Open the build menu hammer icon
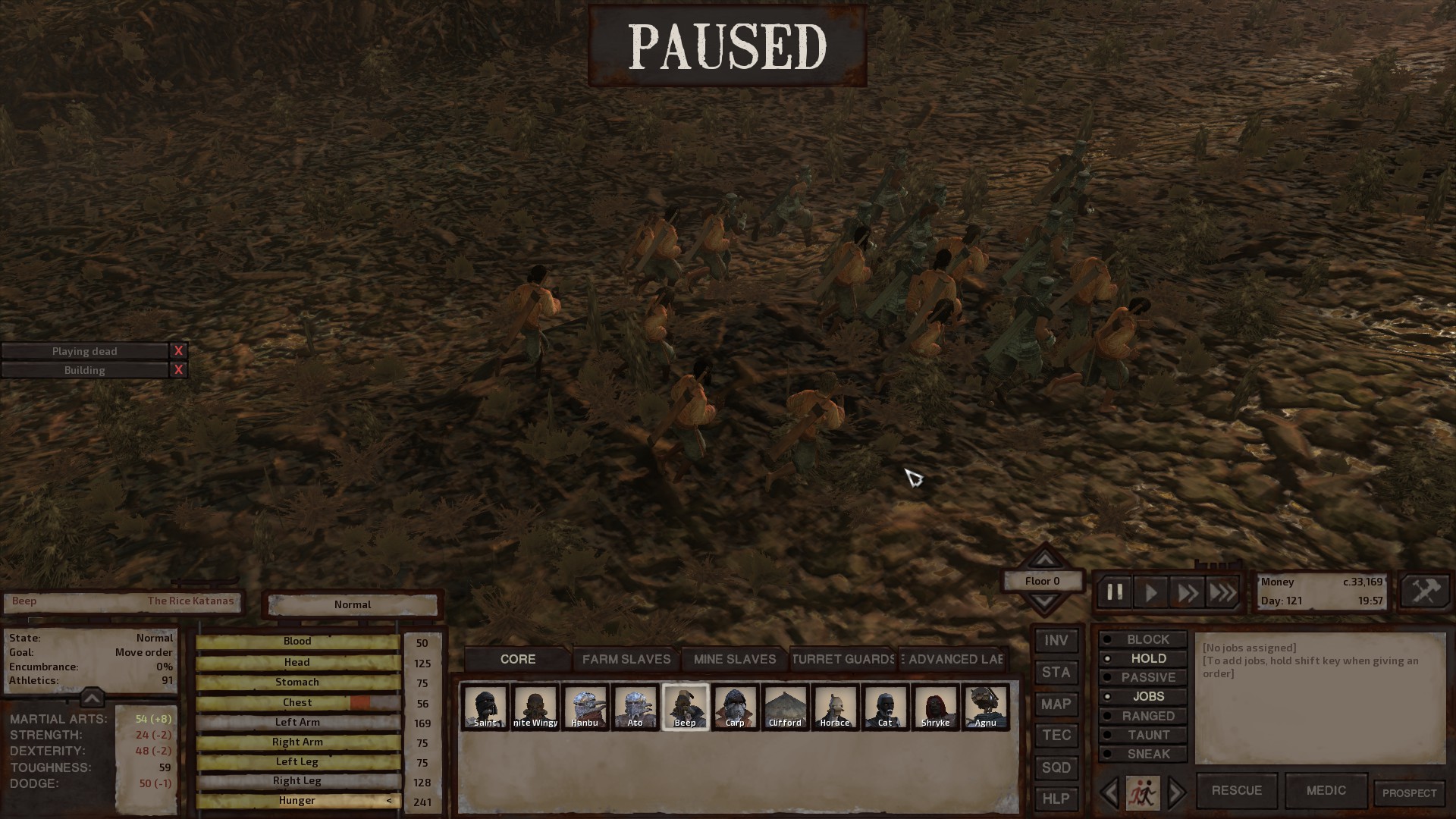1456x819 pixels. click(x=1424, y=591)
